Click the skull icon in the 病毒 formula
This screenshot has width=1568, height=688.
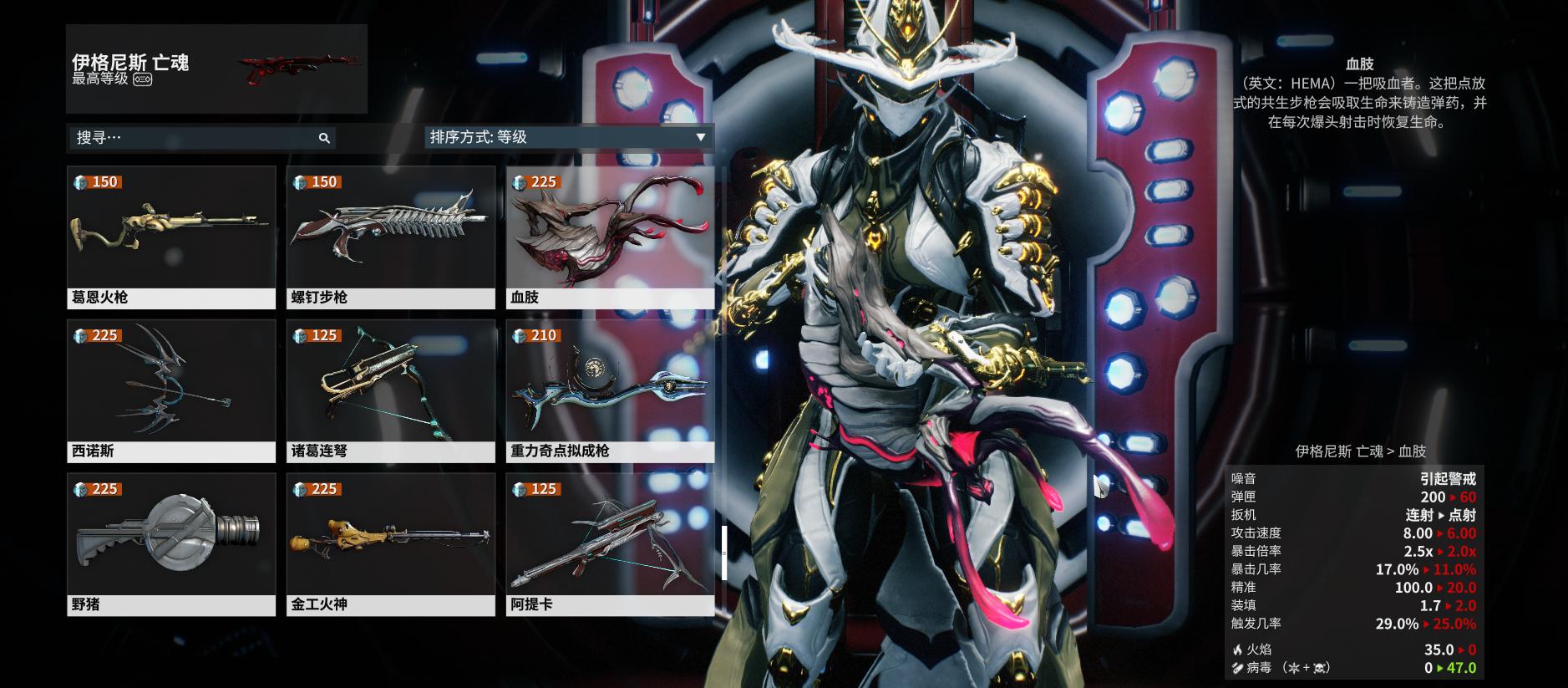[1318, 668]
